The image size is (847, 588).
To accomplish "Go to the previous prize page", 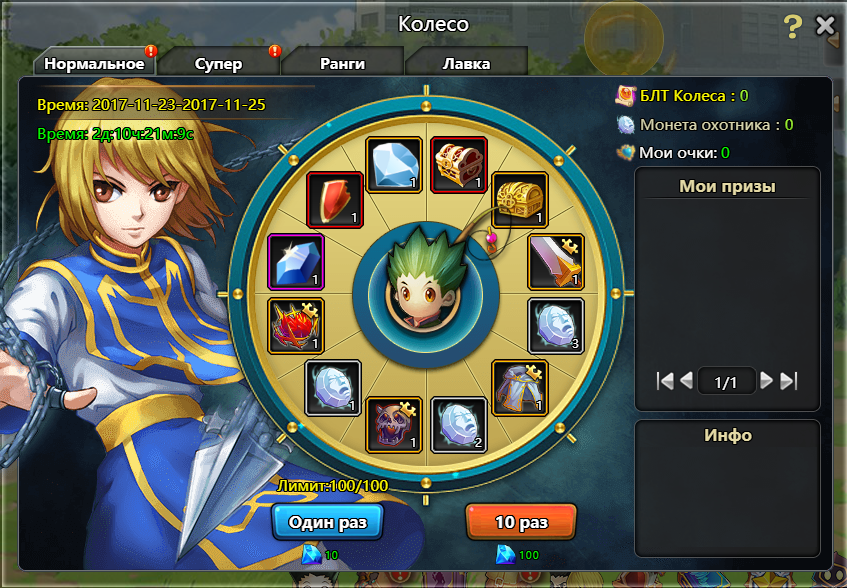I will (686, 381).
